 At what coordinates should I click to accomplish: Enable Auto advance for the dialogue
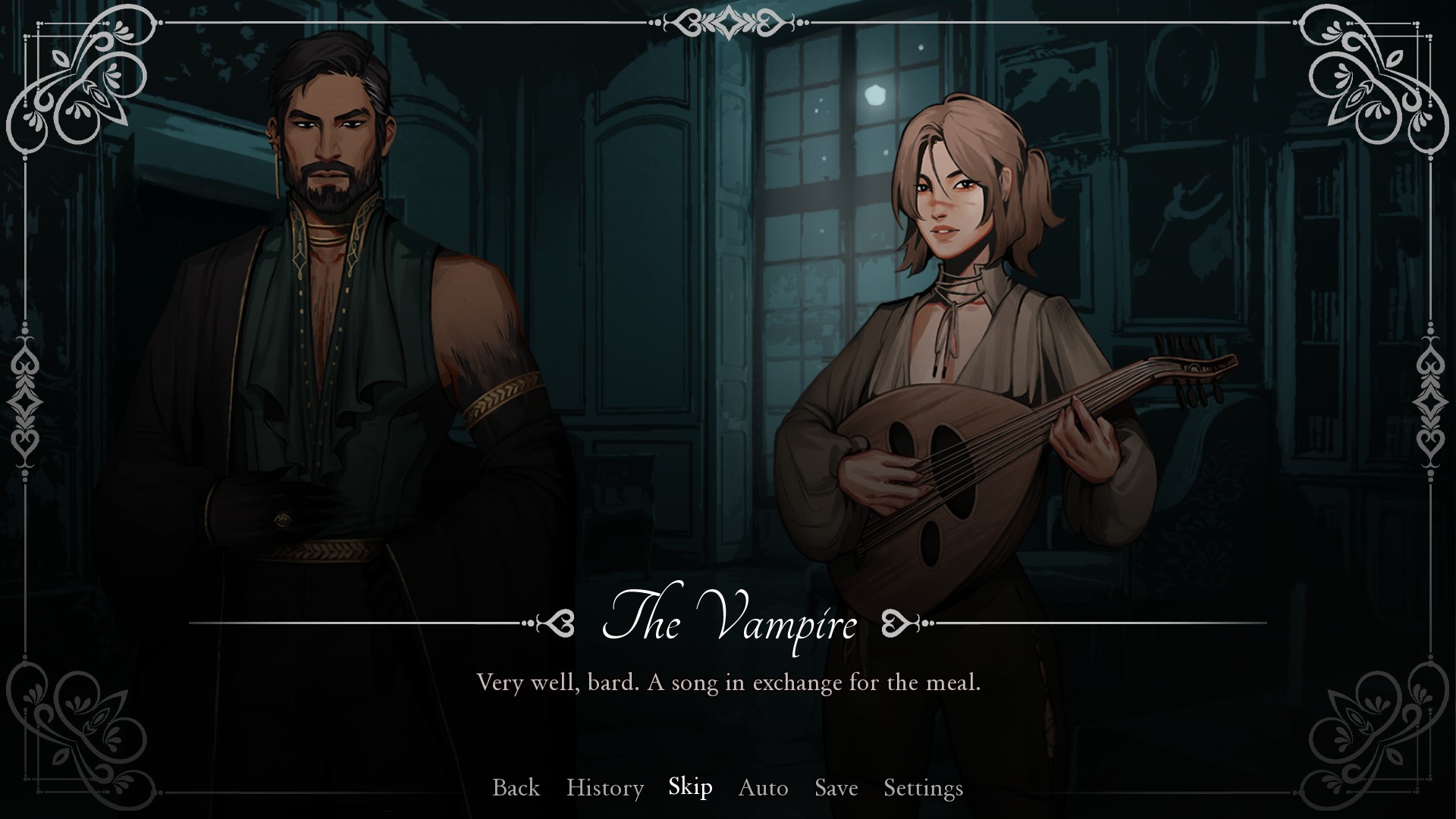pyautogui.click(x=763, y=788)
